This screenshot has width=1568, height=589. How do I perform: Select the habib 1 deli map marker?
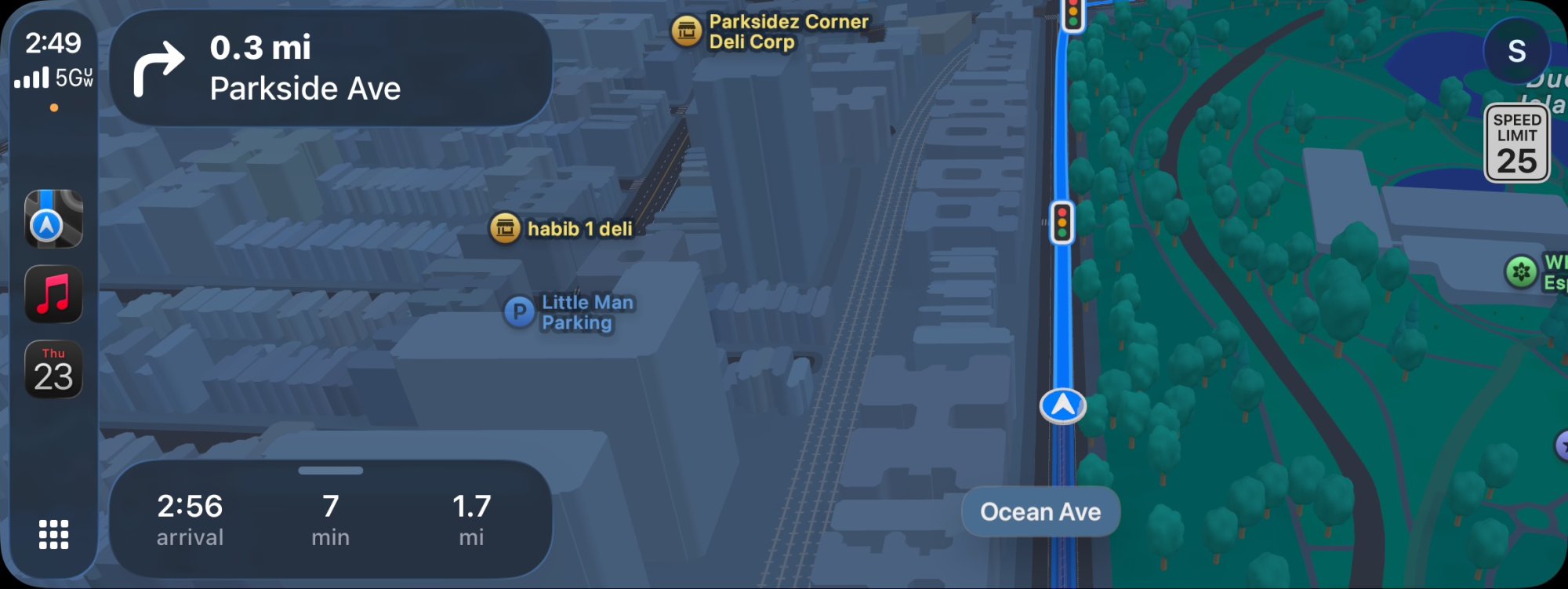coord(506,228)
